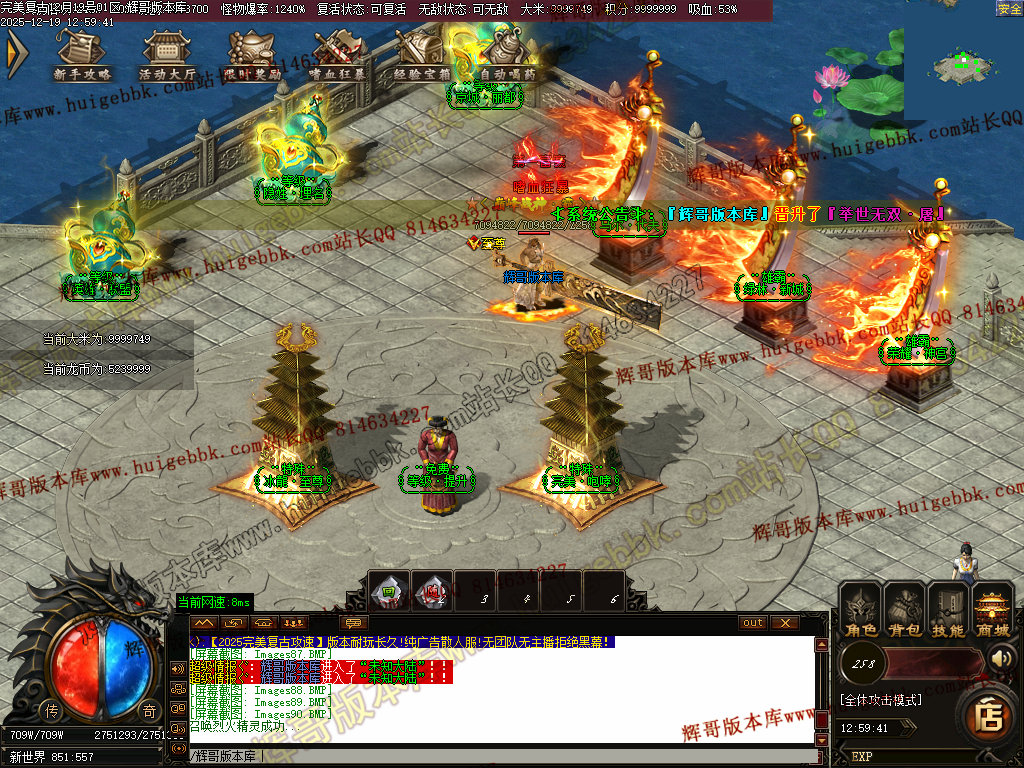
Task: Toggle the sound speaker button
Action: (1002, 658)
